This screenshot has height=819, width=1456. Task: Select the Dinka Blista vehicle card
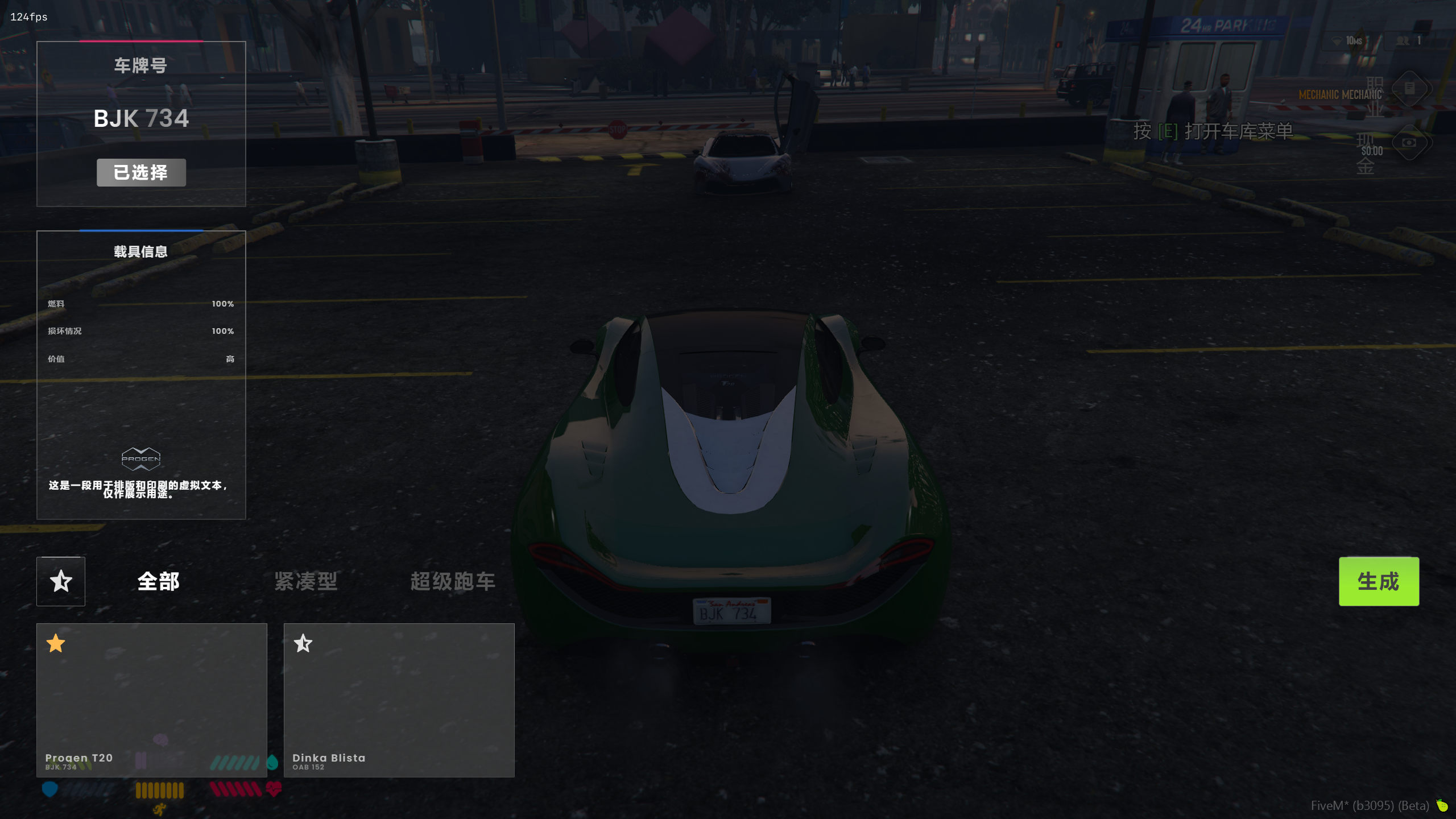coord(399,700)
